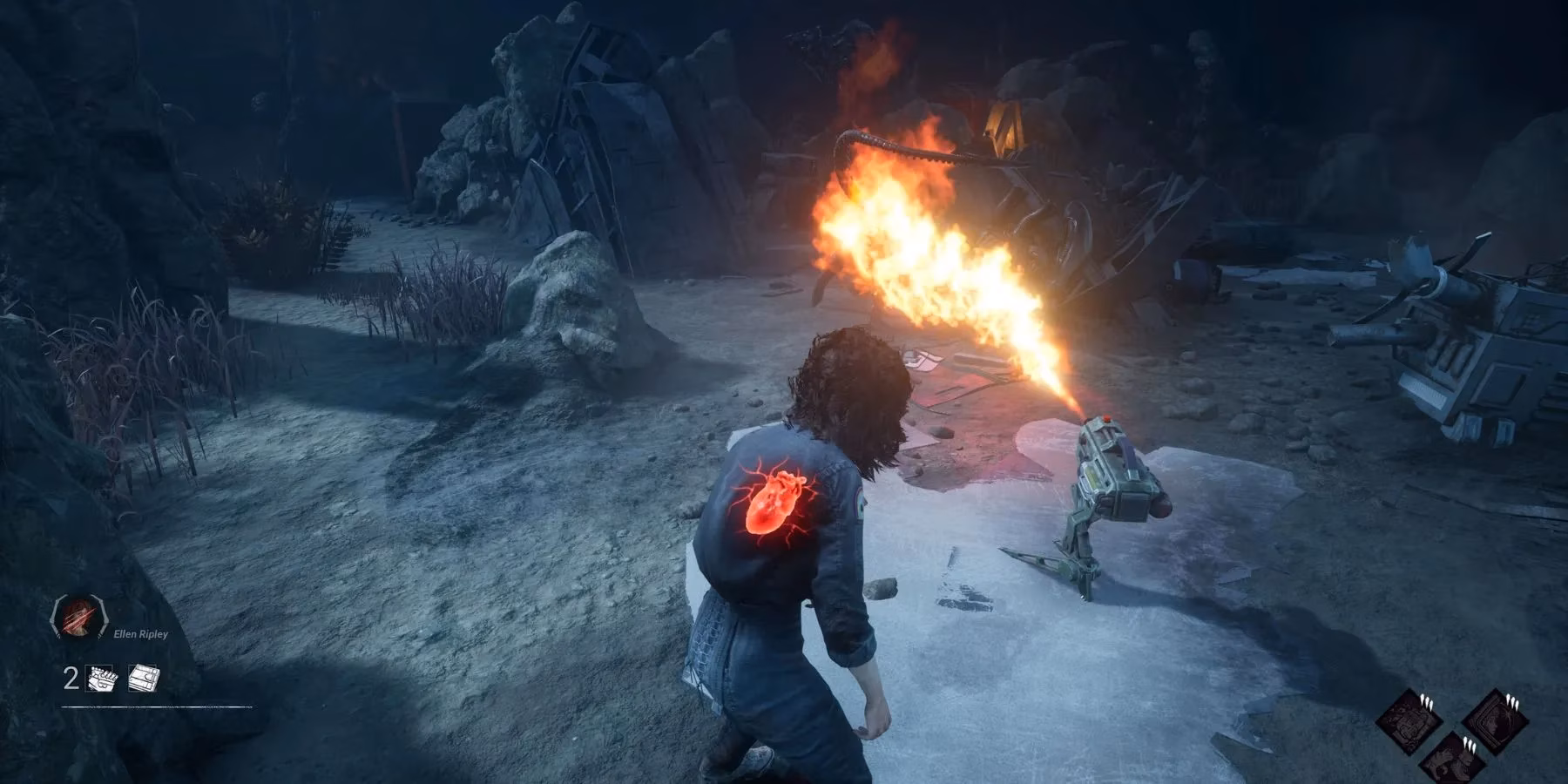Click the Ellen Ripley name label

pos(142,633)
